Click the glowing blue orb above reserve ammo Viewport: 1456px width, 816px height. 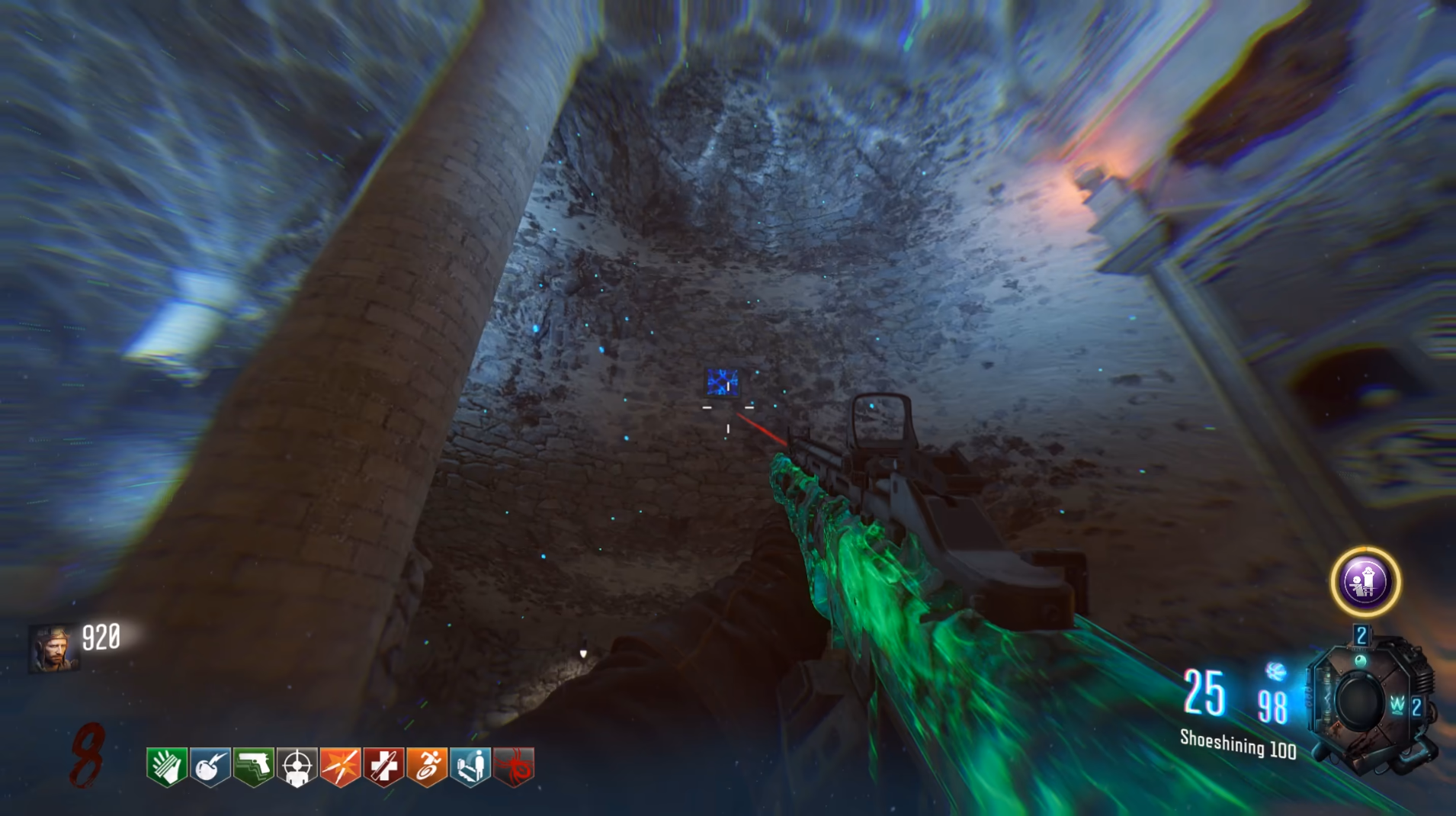(1276, 672)
